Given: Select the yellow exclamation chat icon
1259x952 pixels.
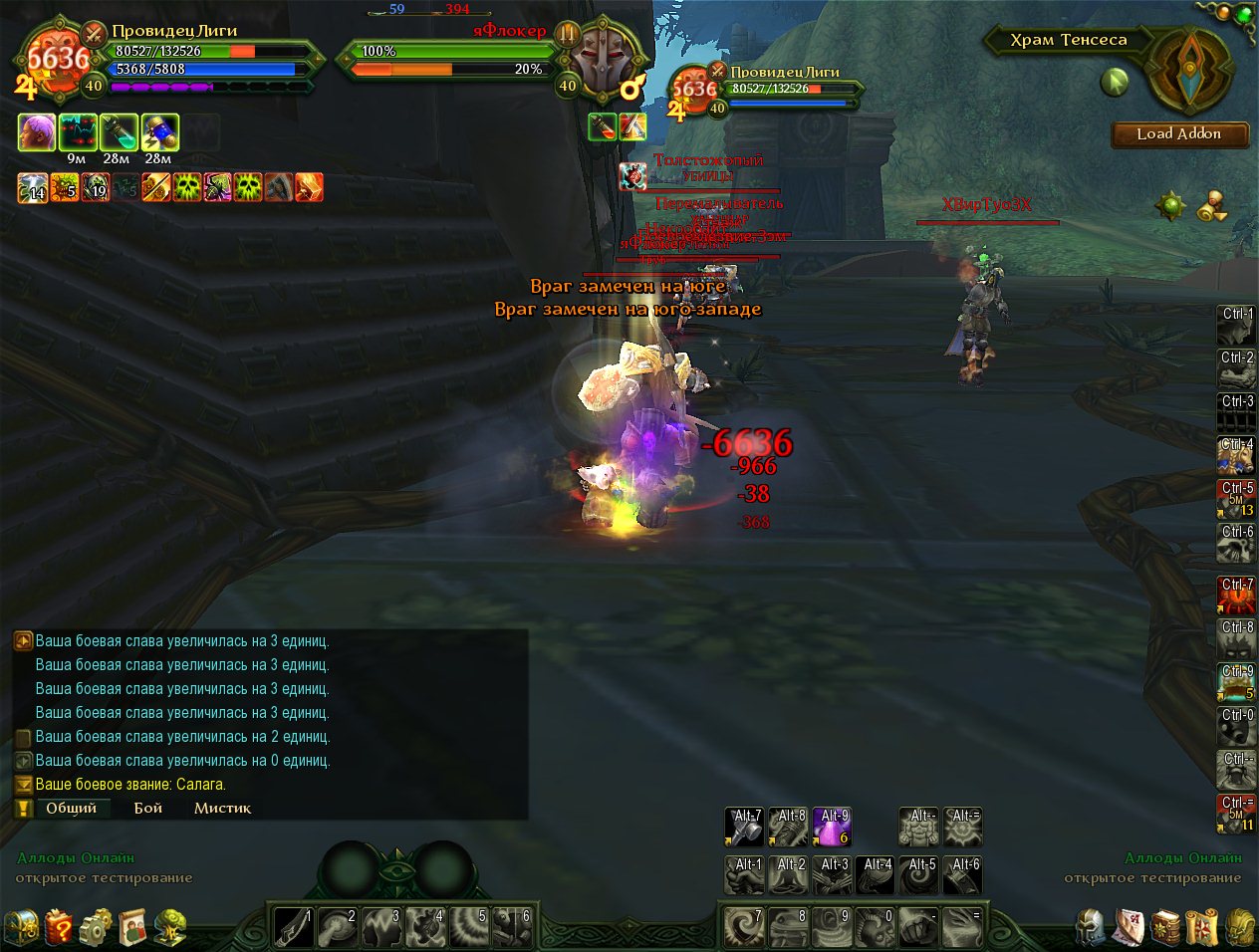Looking at the screenshot, I should (22, 809).
